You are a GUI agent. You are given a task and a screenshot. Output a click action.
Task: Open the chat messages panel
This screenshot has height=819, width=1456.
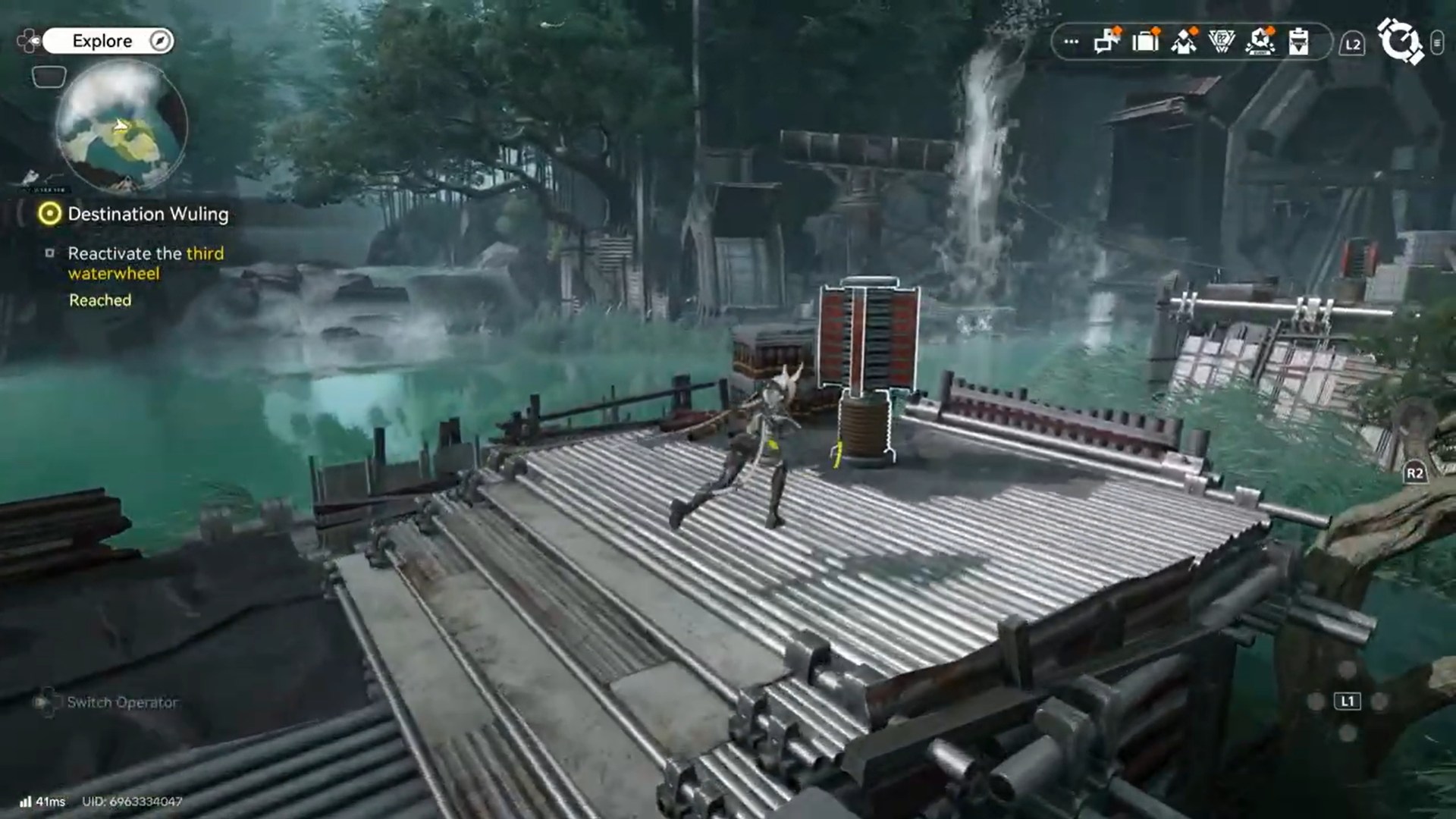point(1106,42)
